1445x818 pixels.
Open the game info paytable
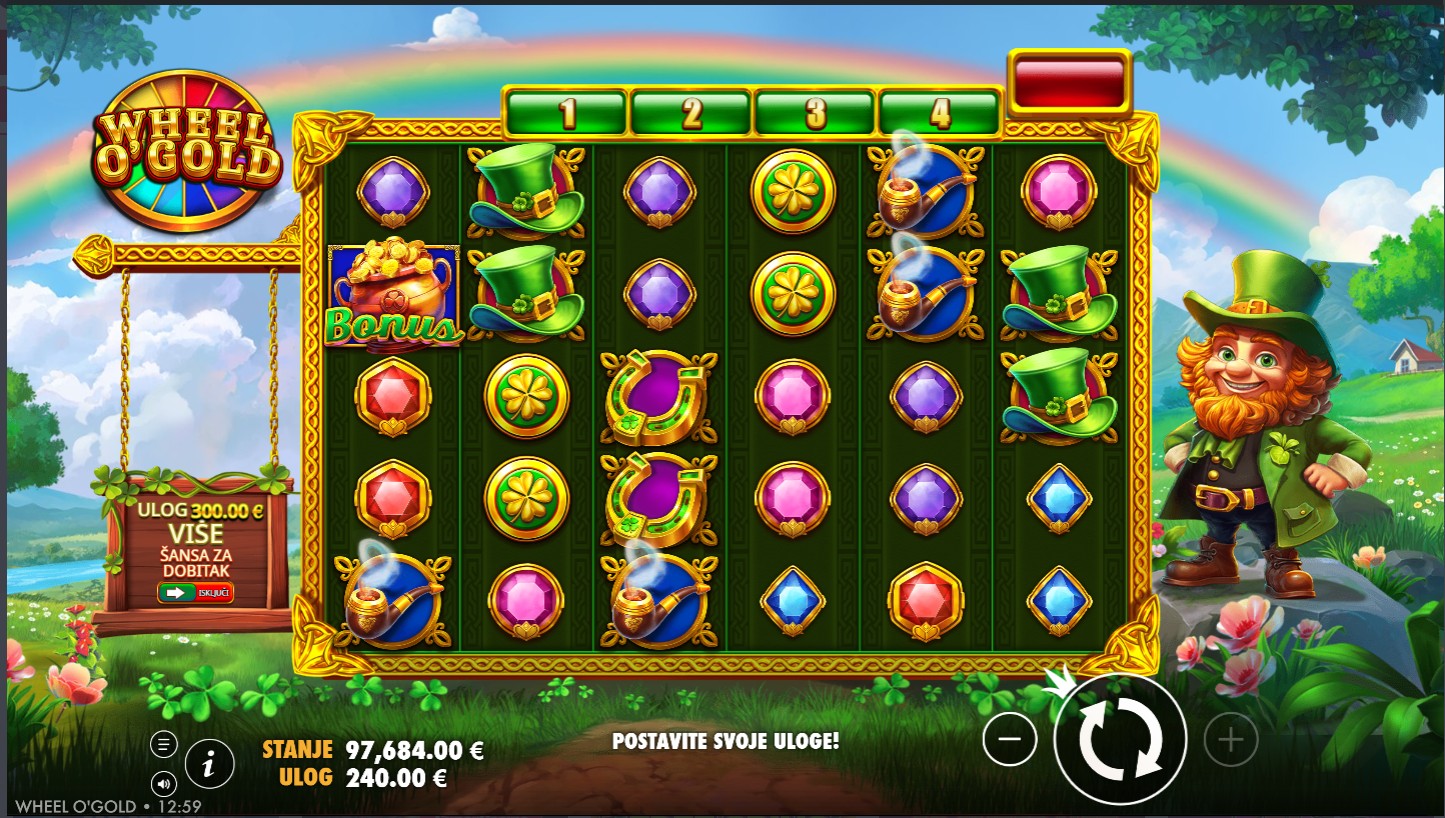tap(209, 766)
